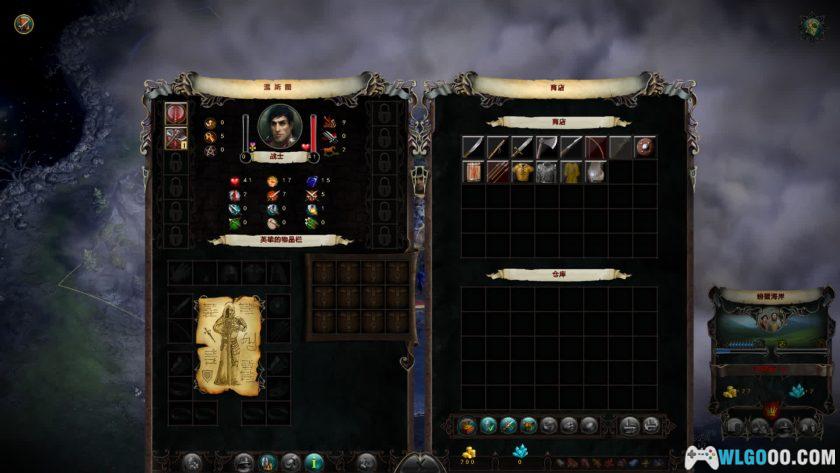Open the province portrait panel
The height and width of the screenshot is (473, 840).
click(769, 321)
